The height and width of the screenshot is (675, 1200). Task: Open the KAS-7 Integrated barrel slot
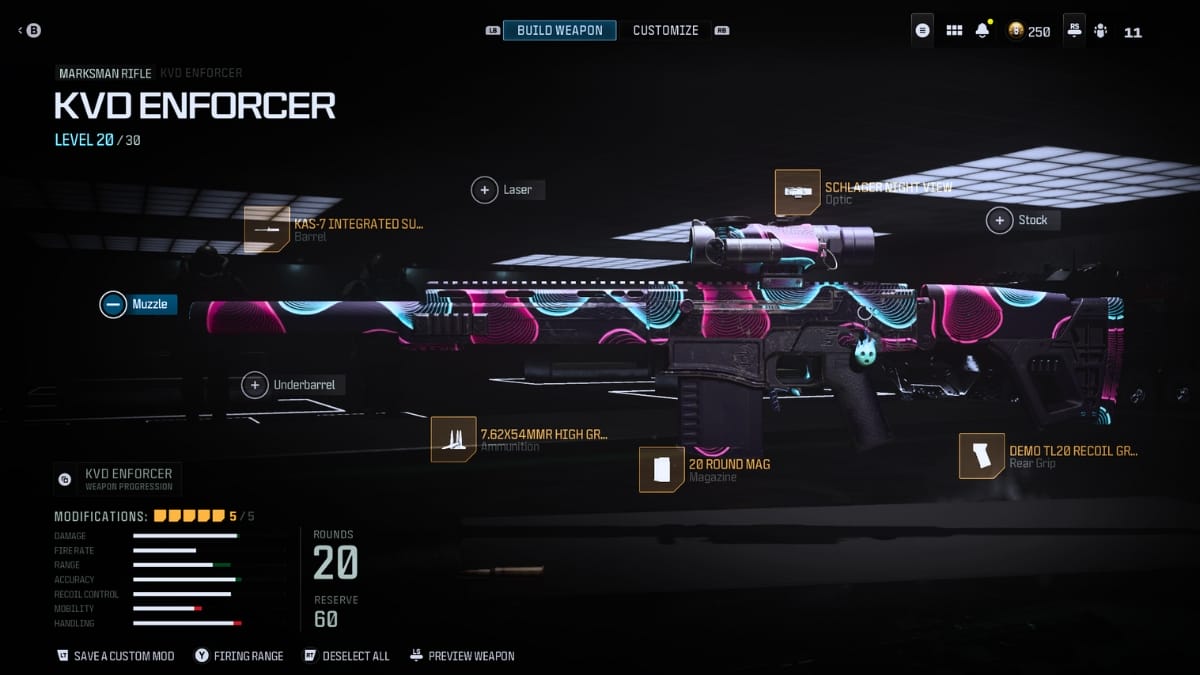click(267, 230)
